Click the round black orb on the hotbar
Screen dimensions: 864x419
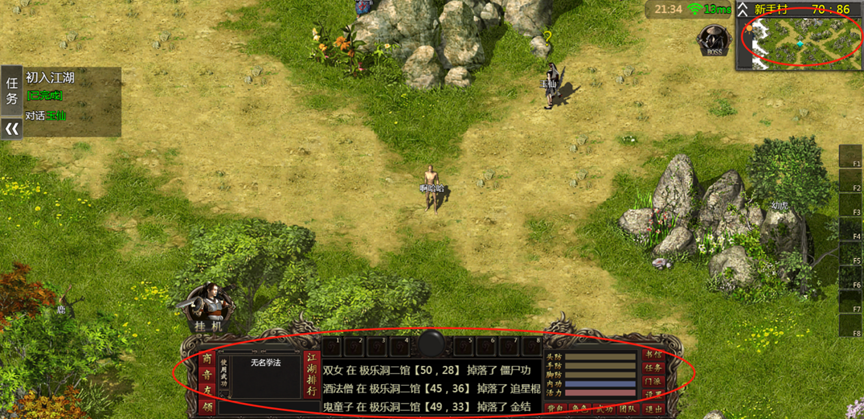(x=431, y=343)
